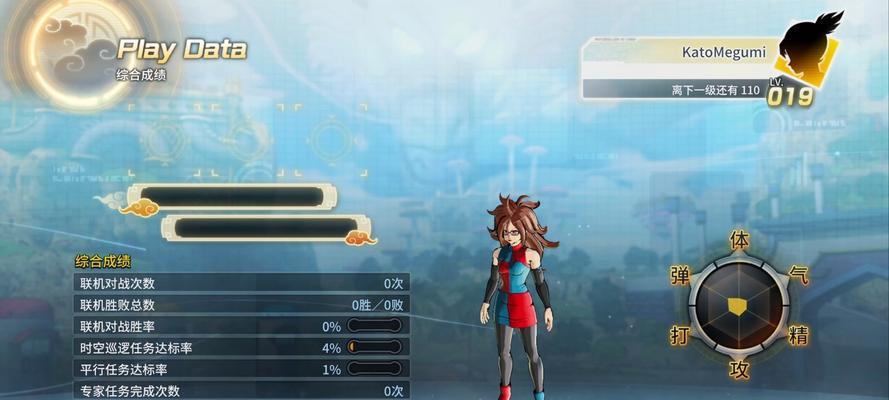Select the 专家任务完成次数 row
This screenshot has width=889, height=400.
pyautogui.click(x=241, y=390)
